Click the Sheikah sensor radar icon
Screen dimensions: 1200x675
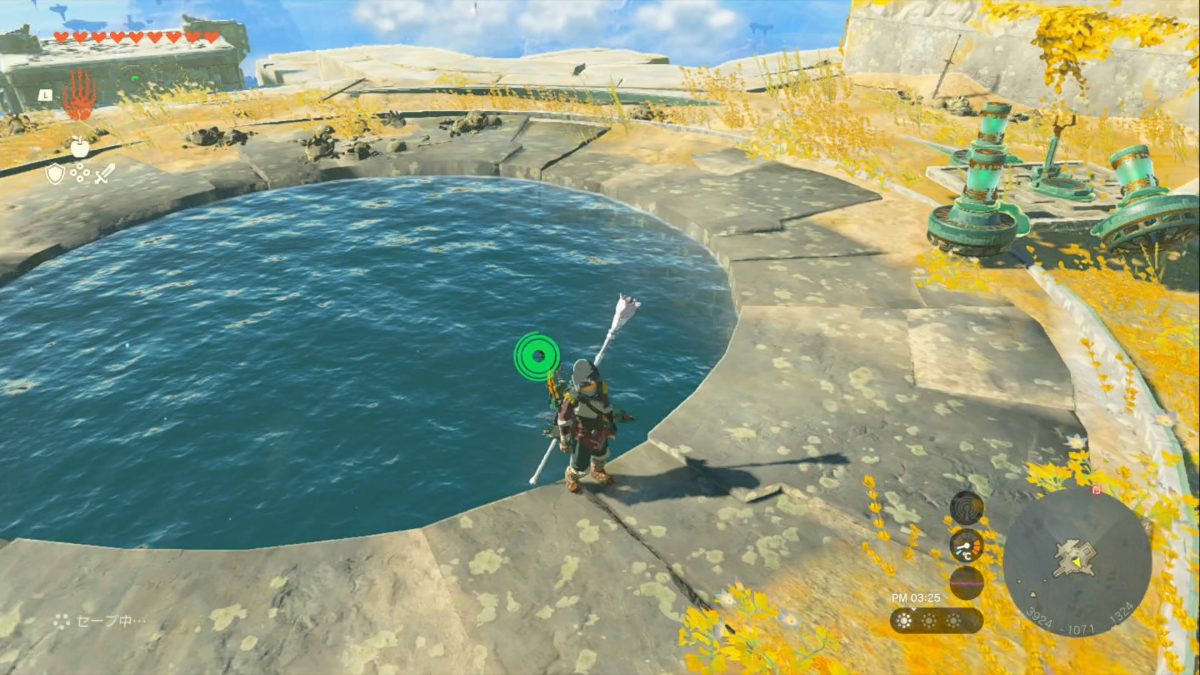tap(966, 508)
